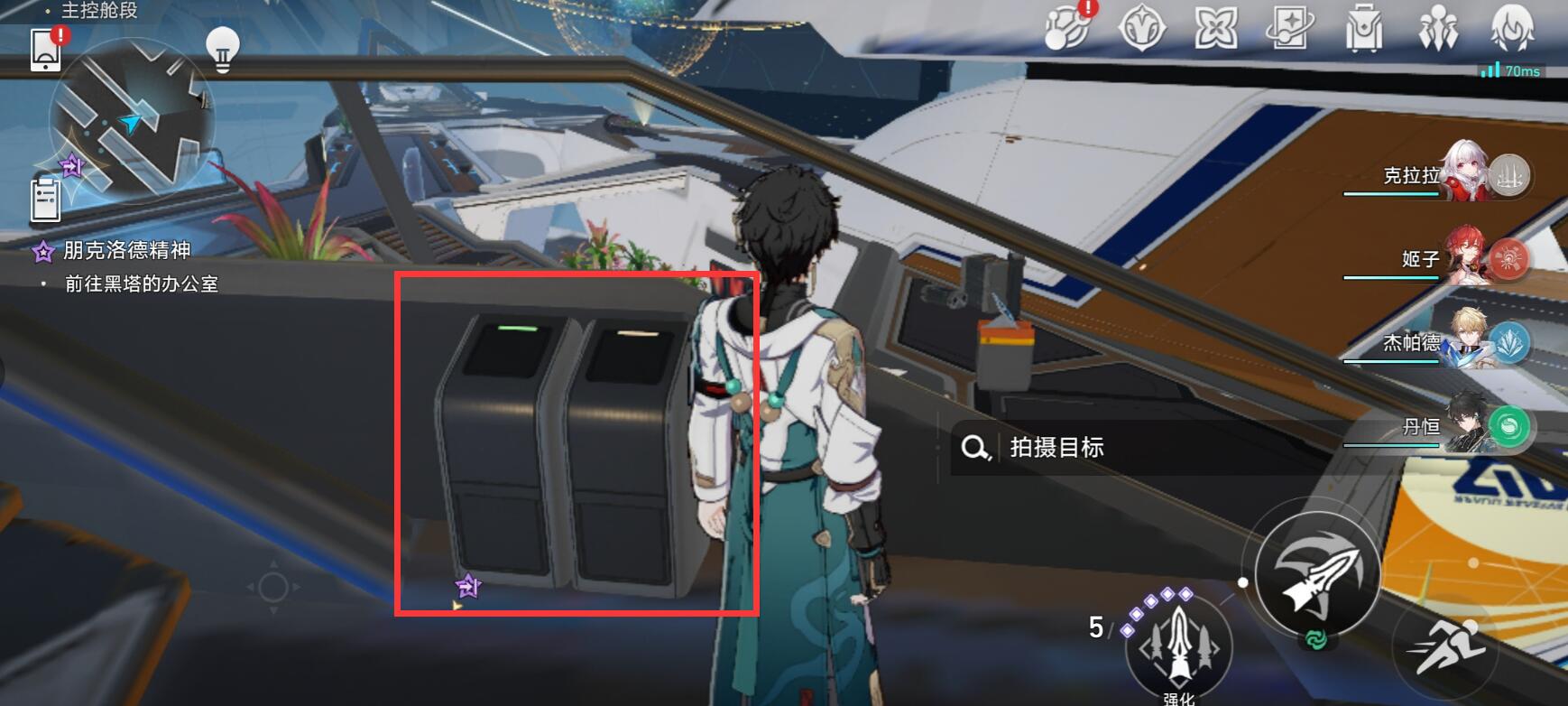
Task: Open the character head silhouette icon
Action: pos(1511,29)
